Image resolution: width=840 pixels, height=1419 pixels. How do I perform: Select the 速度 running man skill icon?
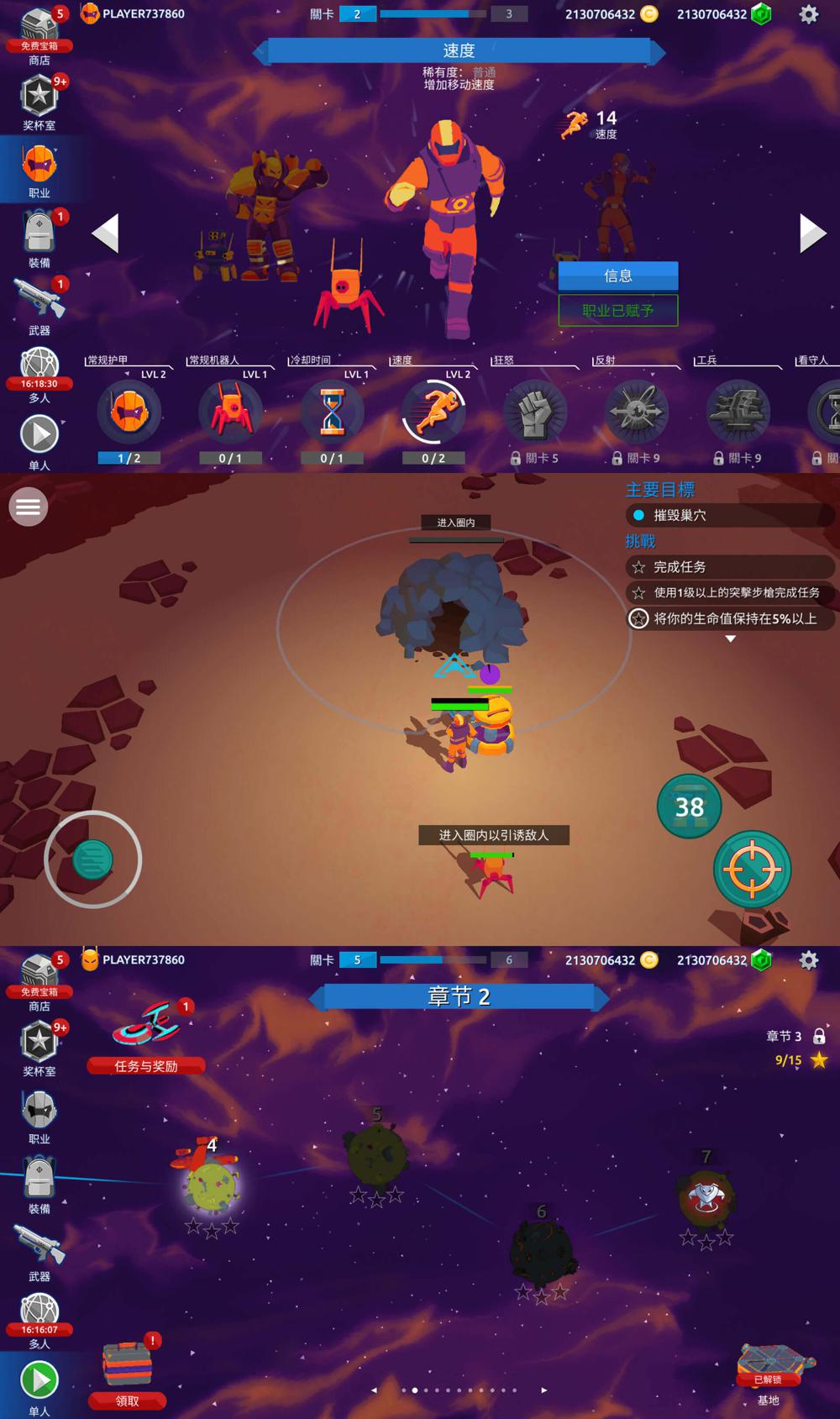click(433, 412)
